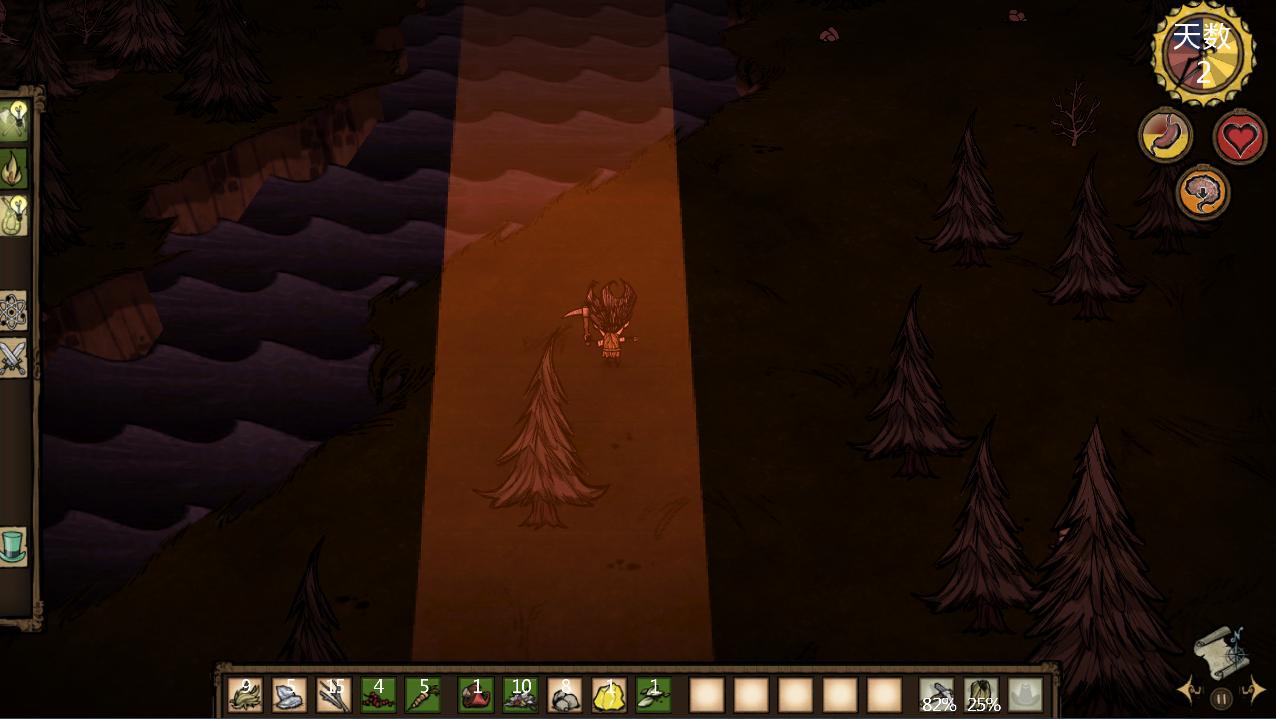Open the Science crafting tab
The image size is (1276, 719).
(x=13, y=311)
